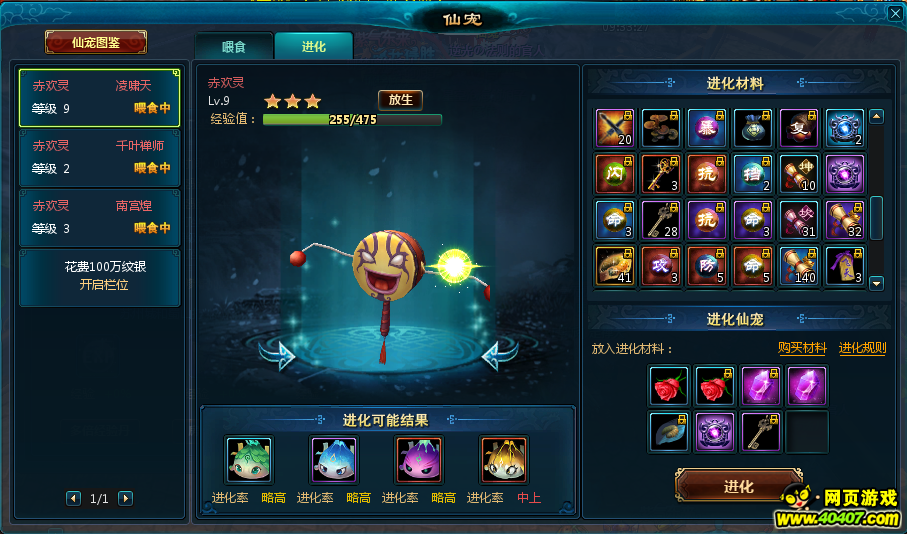Pick the 暴 orb material

pyautogui.click(x=707, y=128)
